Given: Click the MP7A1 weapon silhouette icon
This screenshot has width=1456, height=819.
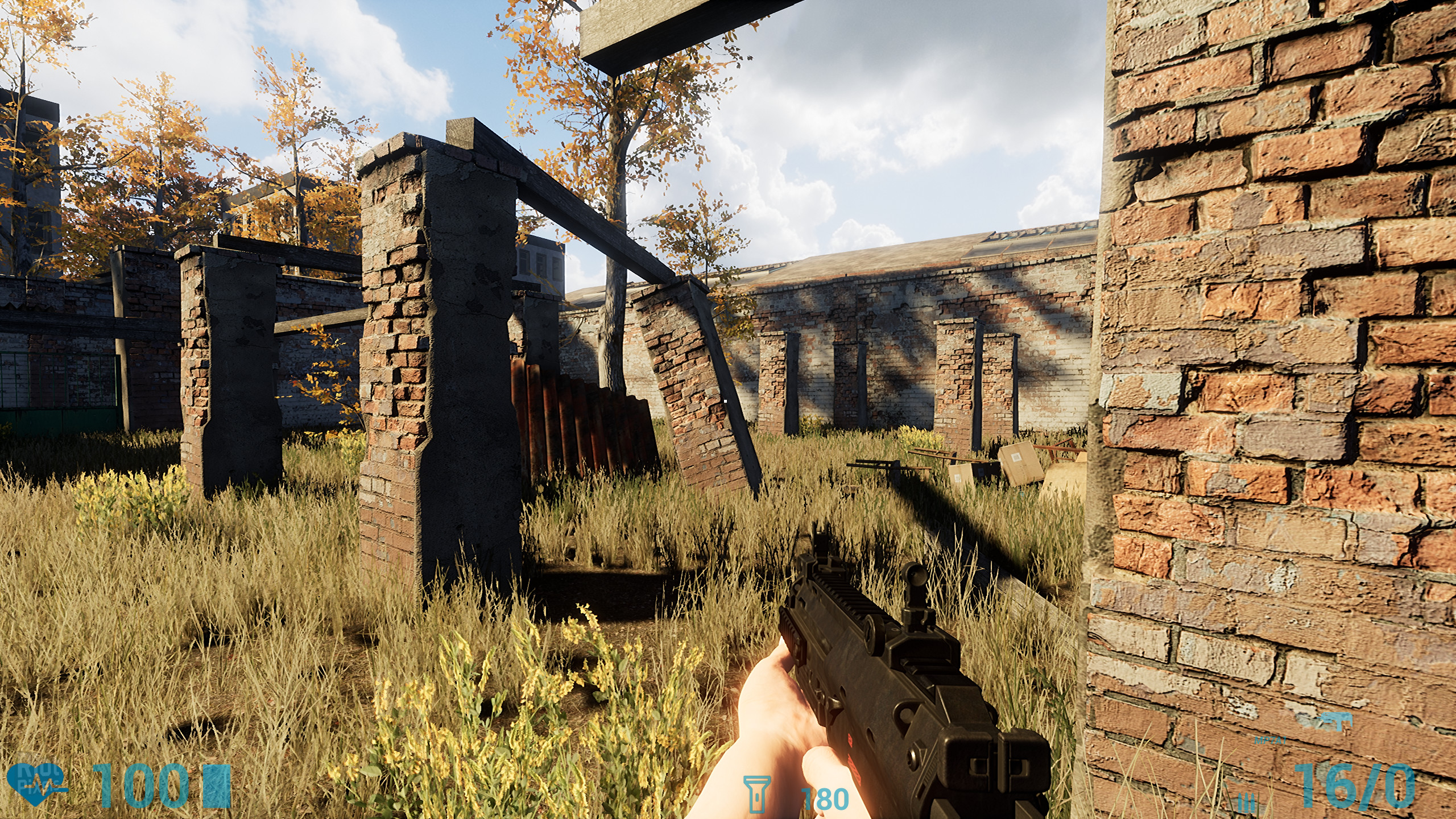Looking at the screenshot, I should (1331, 721).
